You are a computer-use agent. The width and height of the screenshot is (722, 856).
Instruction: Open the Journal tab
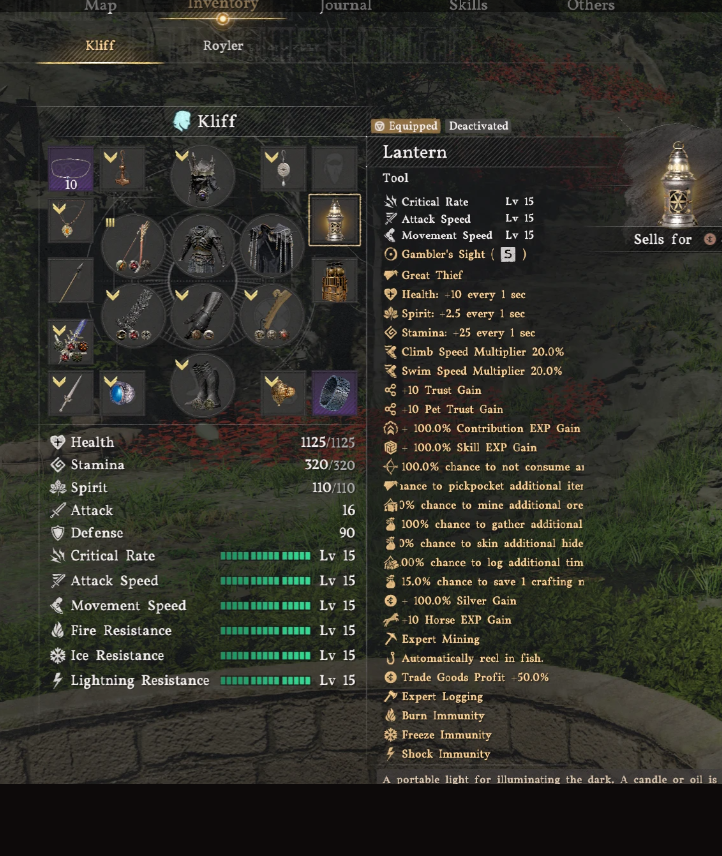coord(345,7)
